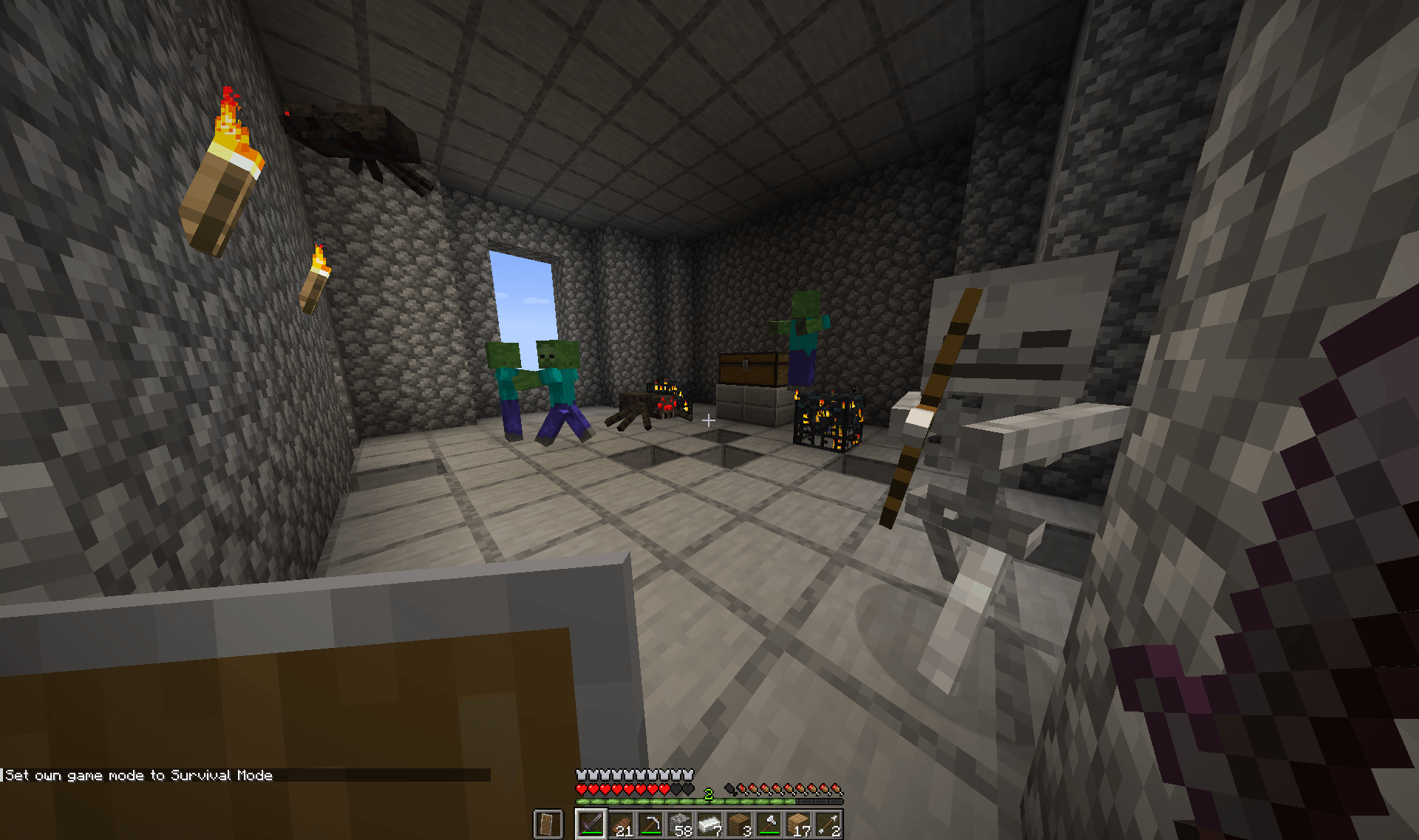The image size is (1419, 840).
Task: Select the oak planks stack of 3
Action: [x=739, y=822]
